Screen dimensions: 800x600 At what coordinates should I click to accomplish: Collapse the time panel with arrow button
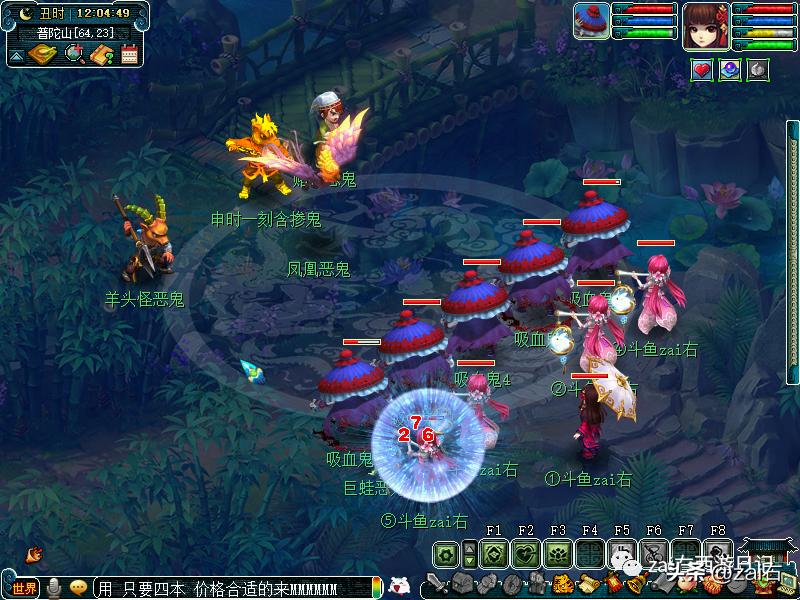click(x=15, y=56)
